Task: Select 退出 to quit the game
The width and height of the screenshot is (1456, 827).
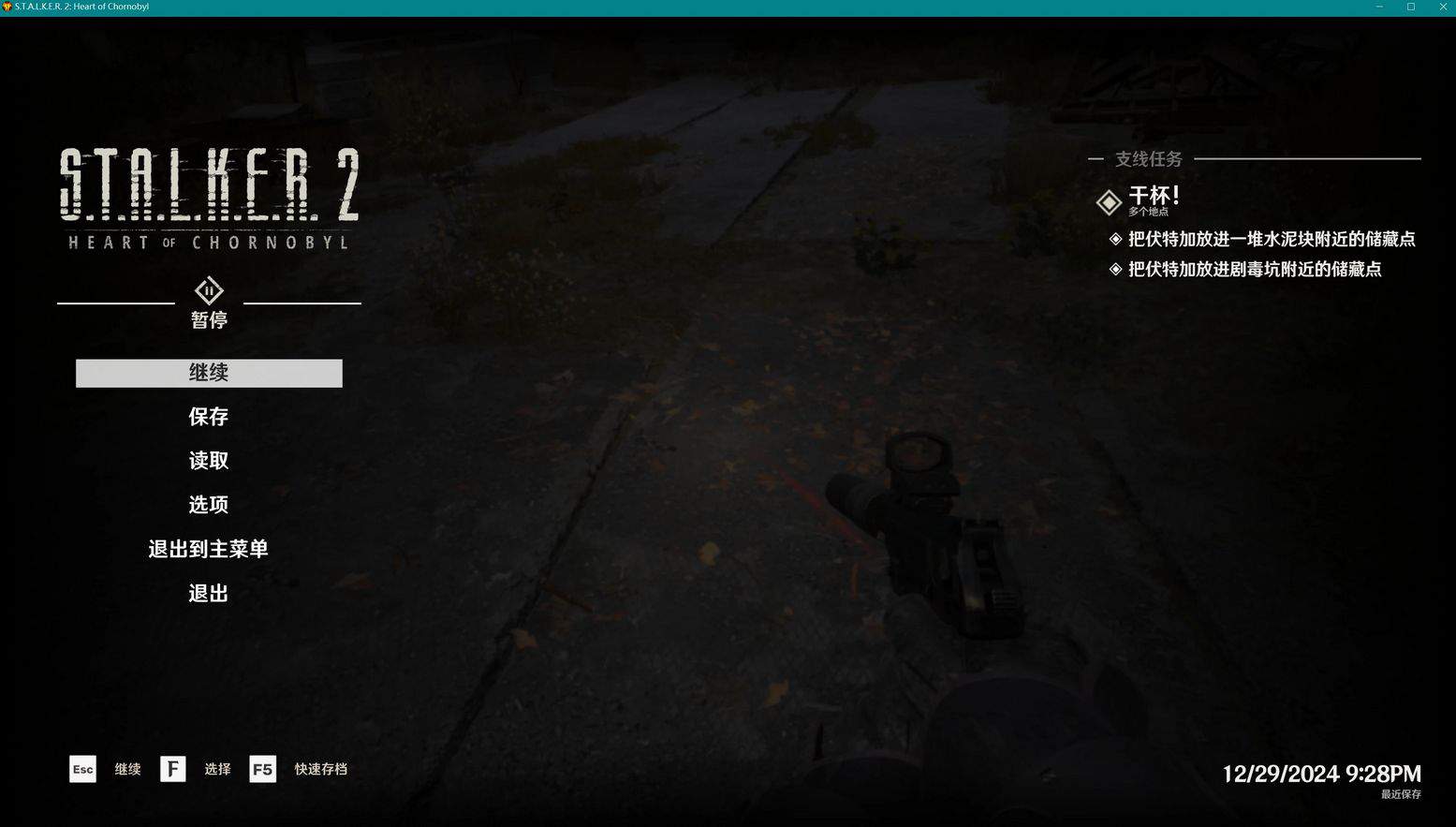Action: point(209,593)
